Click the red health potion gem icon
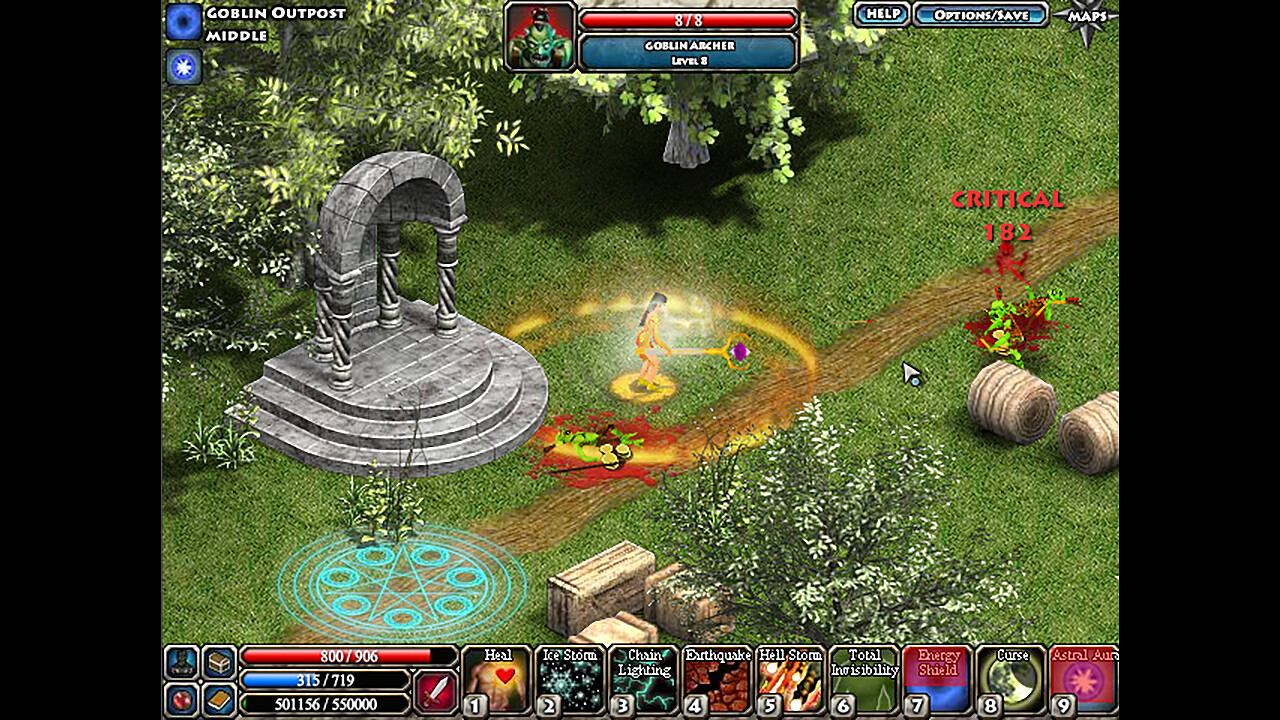This screenshot has width=1280, height=720. click(x=183, y=700)
